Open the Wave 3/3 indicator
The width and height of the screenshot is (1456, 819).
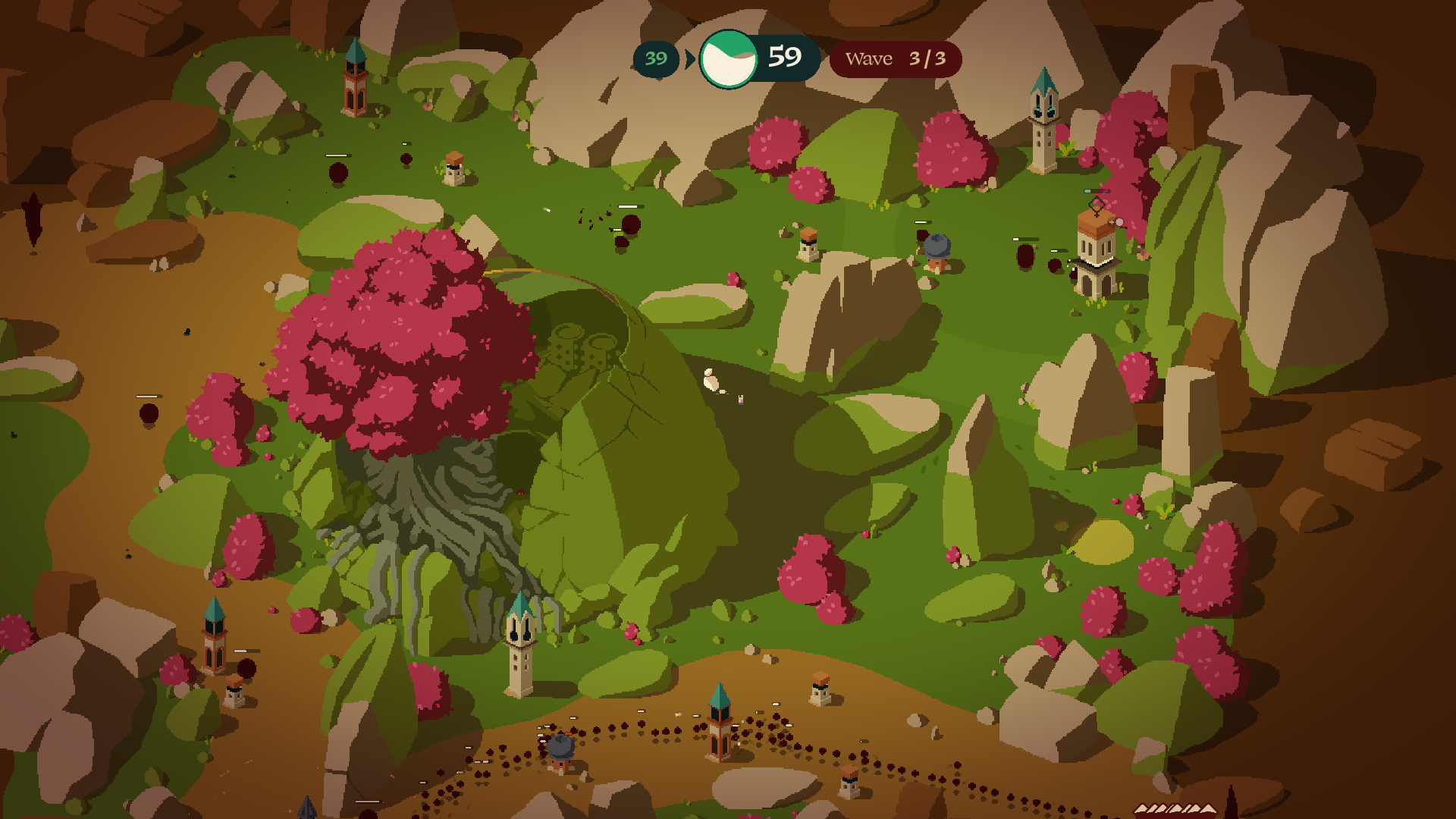pos(895,58)
